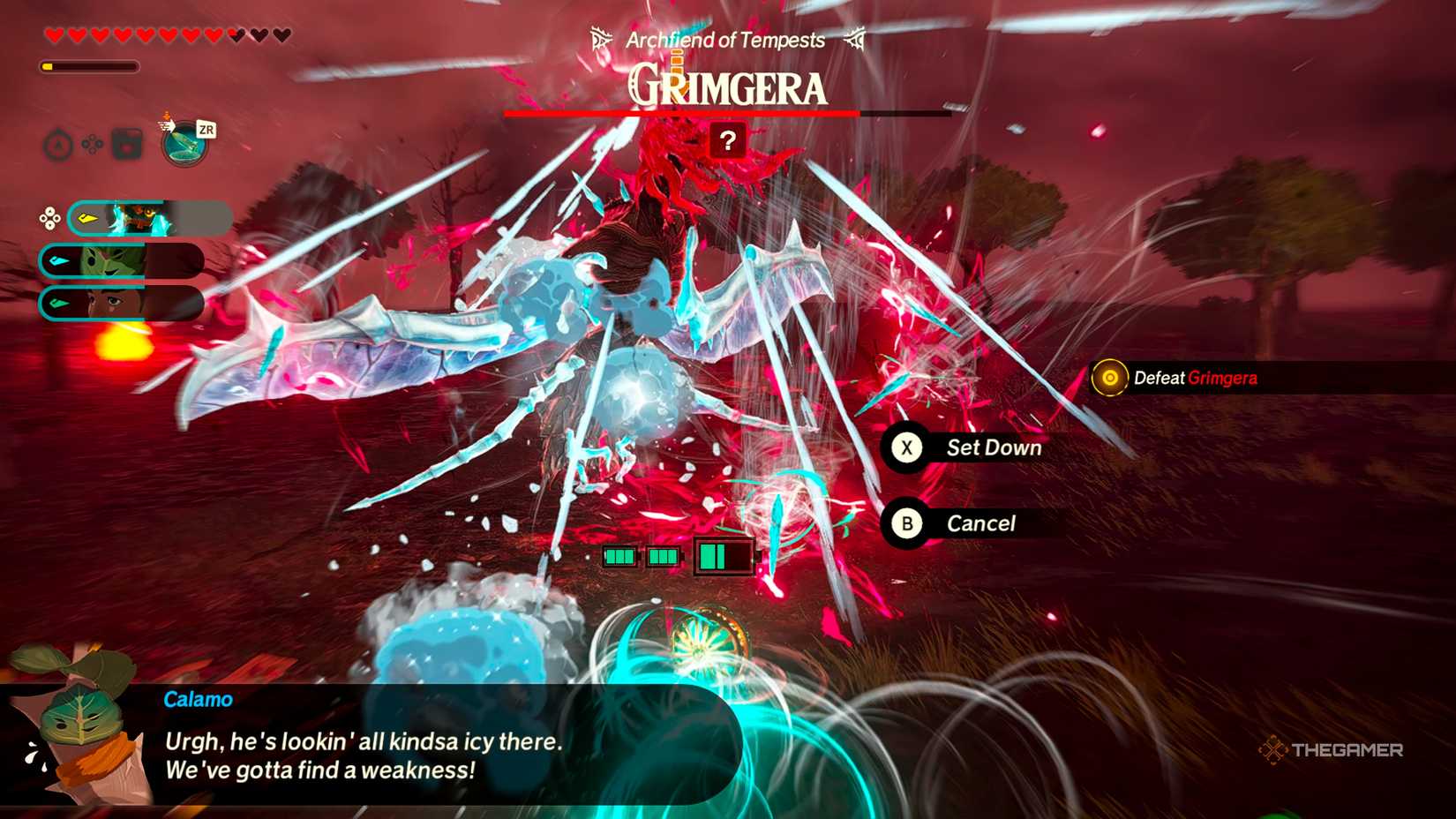Image resolution: width=1456 pixels, height=819 pixels.
Task: Click the d-pad controller icon
Action: pos(92,145)
